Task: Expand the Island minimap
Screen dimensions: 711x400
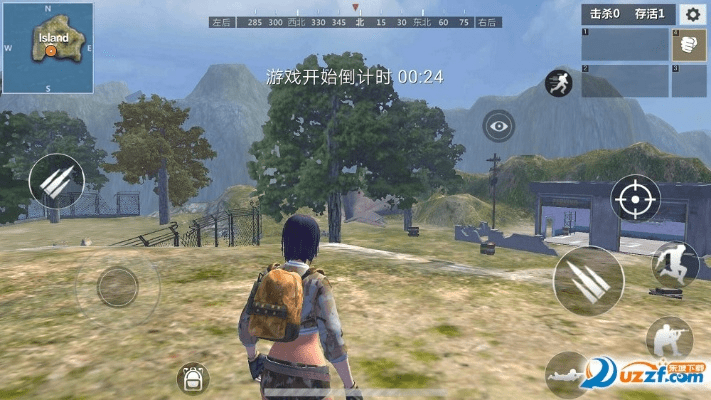Action: [48, 46]
